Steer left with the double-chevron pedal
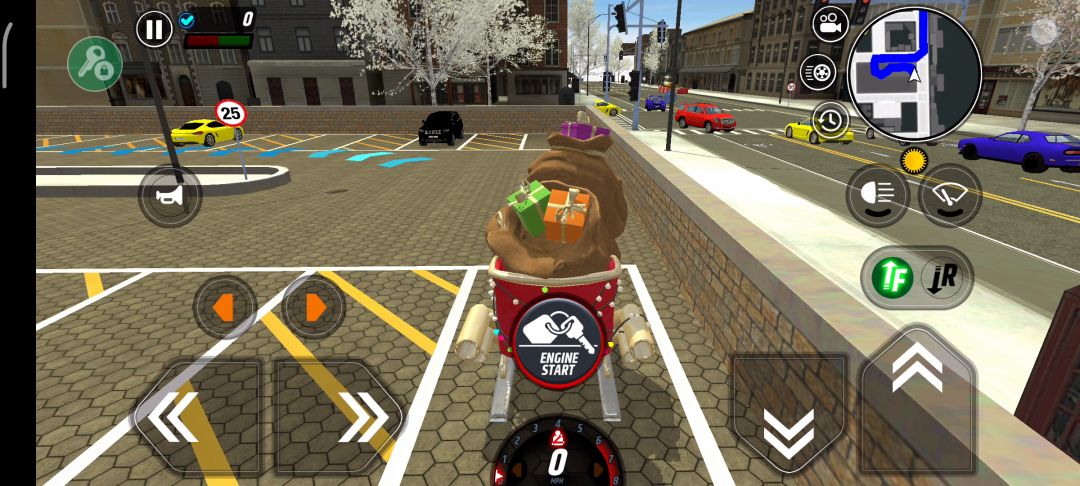The height and width of the screenshot is (486, 1080). (x=197, y=415)
